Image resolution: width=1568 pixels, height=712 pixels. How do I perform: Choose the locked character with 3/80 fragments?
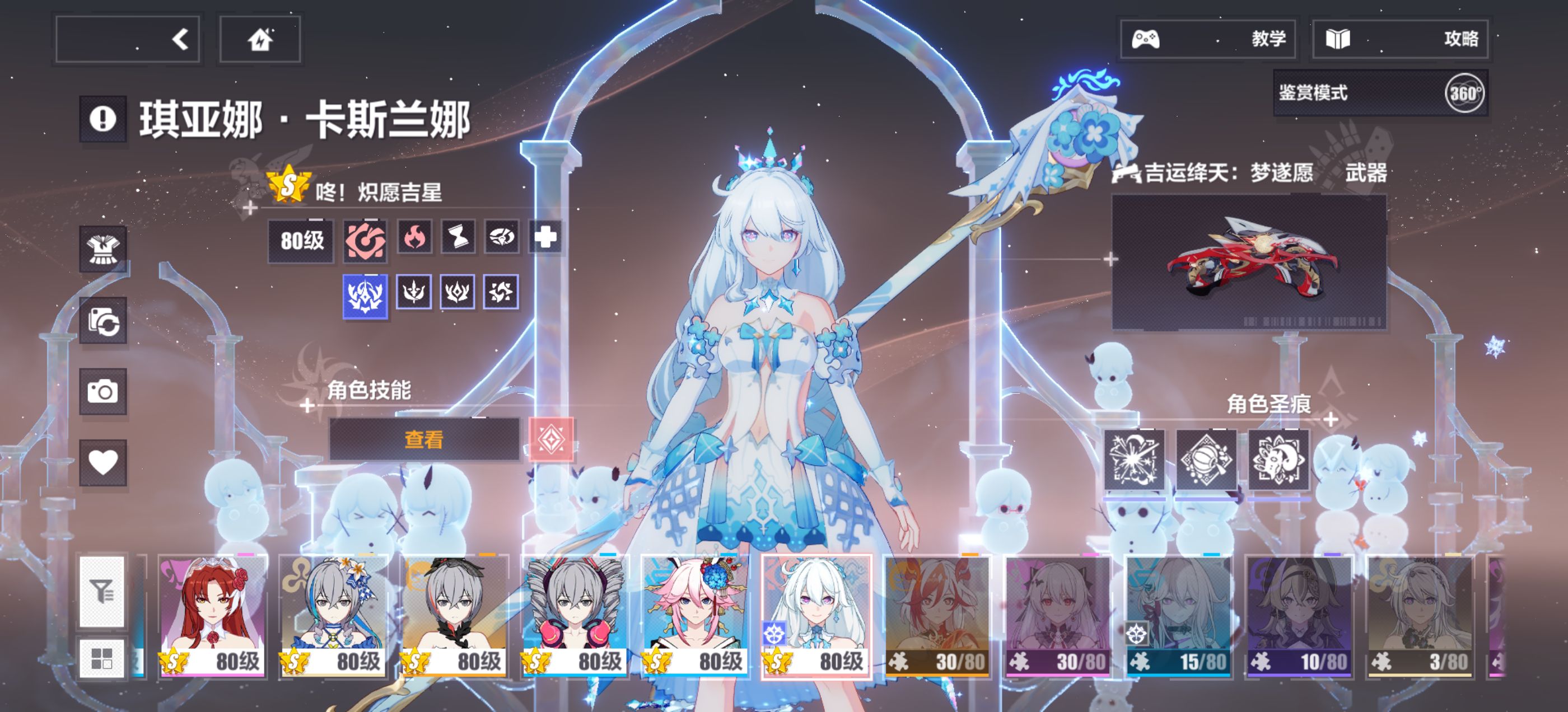[1420, 615]
